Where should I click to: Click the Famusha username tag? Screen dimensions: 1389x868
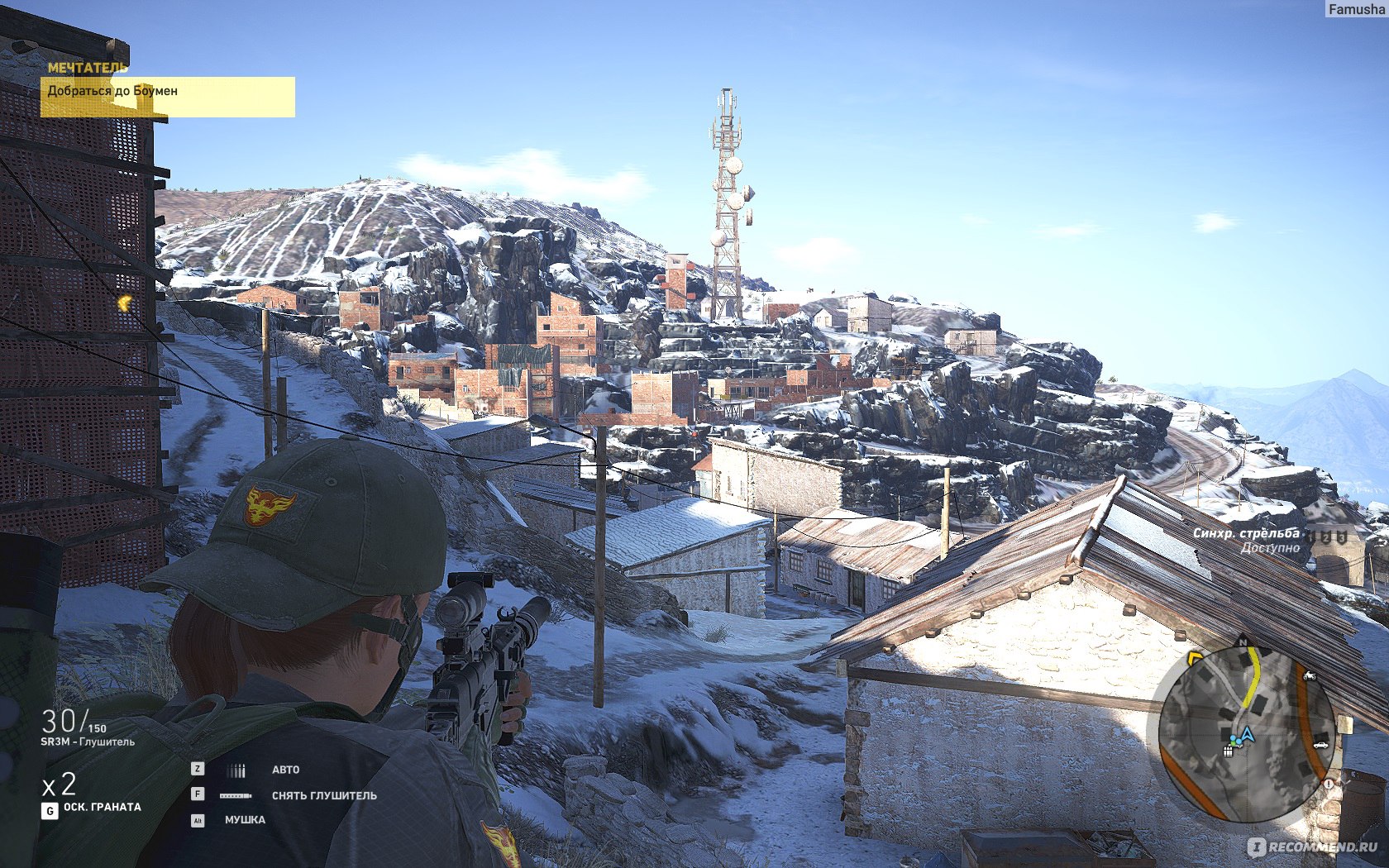pyautogui.click(x=1356, y=9)
